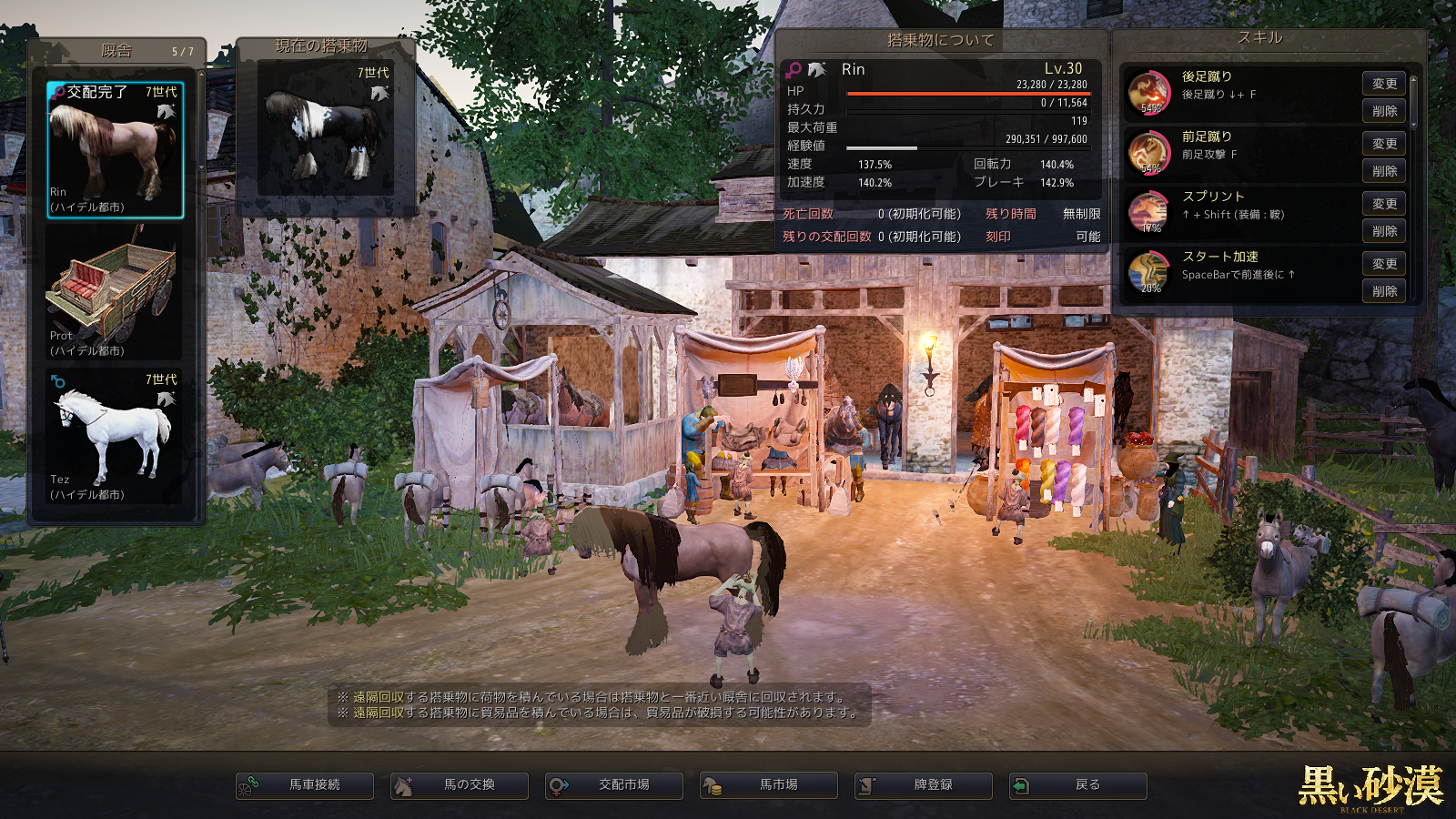Select the Prot wagon entry

pos(115,293)
